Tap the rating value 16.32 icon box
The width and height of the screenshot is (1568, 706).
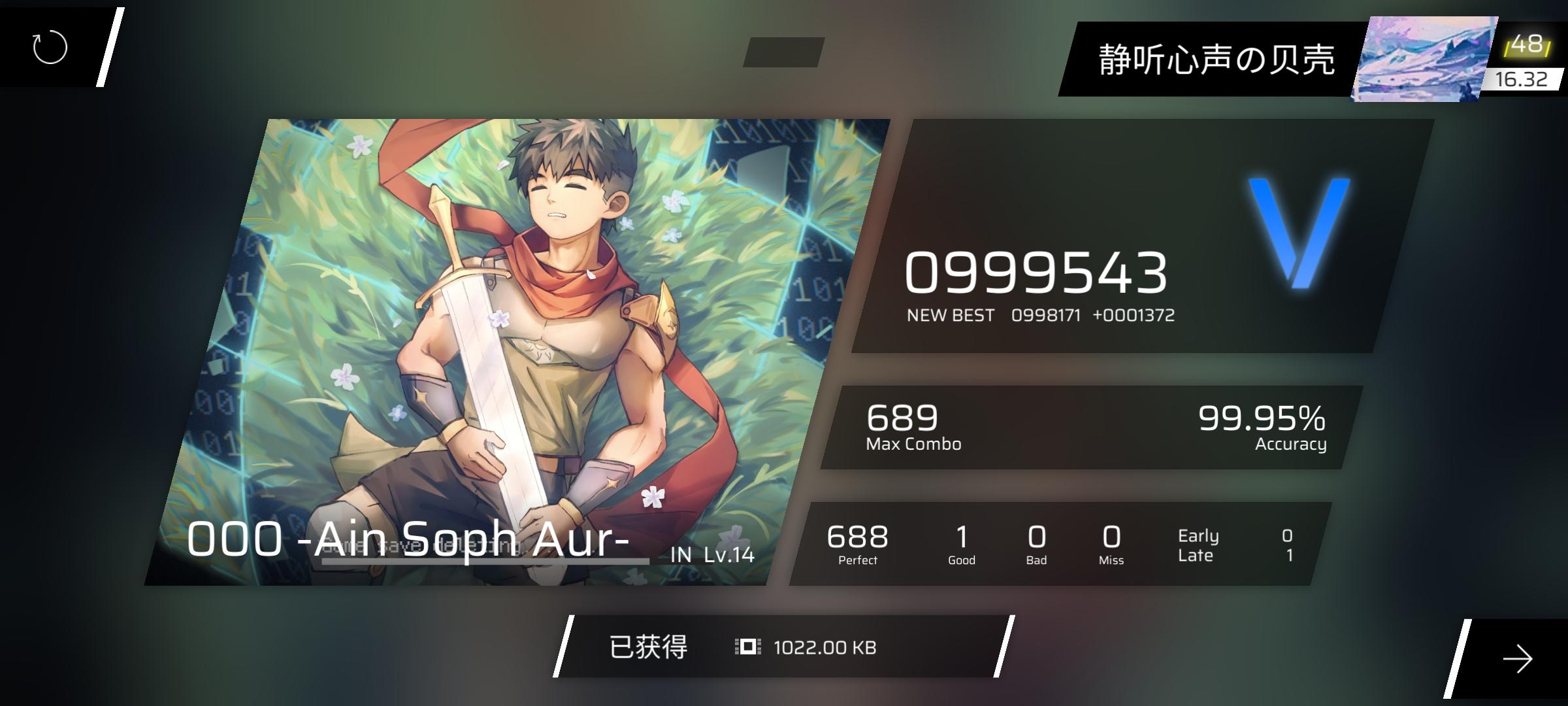[x=1524, y=80]
